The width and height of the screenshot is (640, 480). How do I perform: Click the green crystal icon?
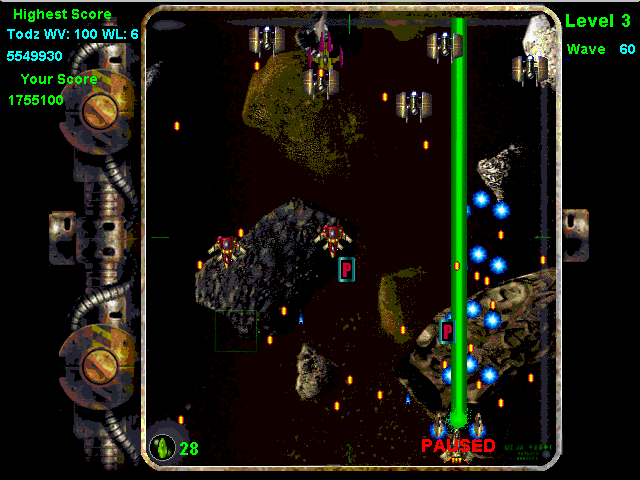click(162, 446)
